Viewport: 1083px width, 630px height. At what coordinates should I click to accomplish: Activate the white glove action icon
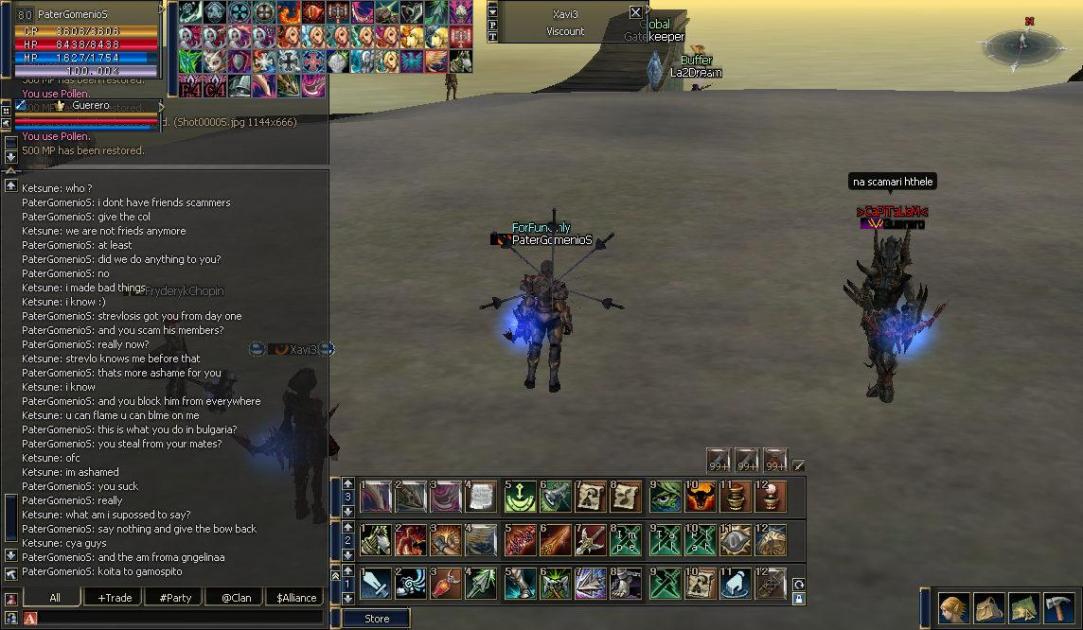coord(735,584)
